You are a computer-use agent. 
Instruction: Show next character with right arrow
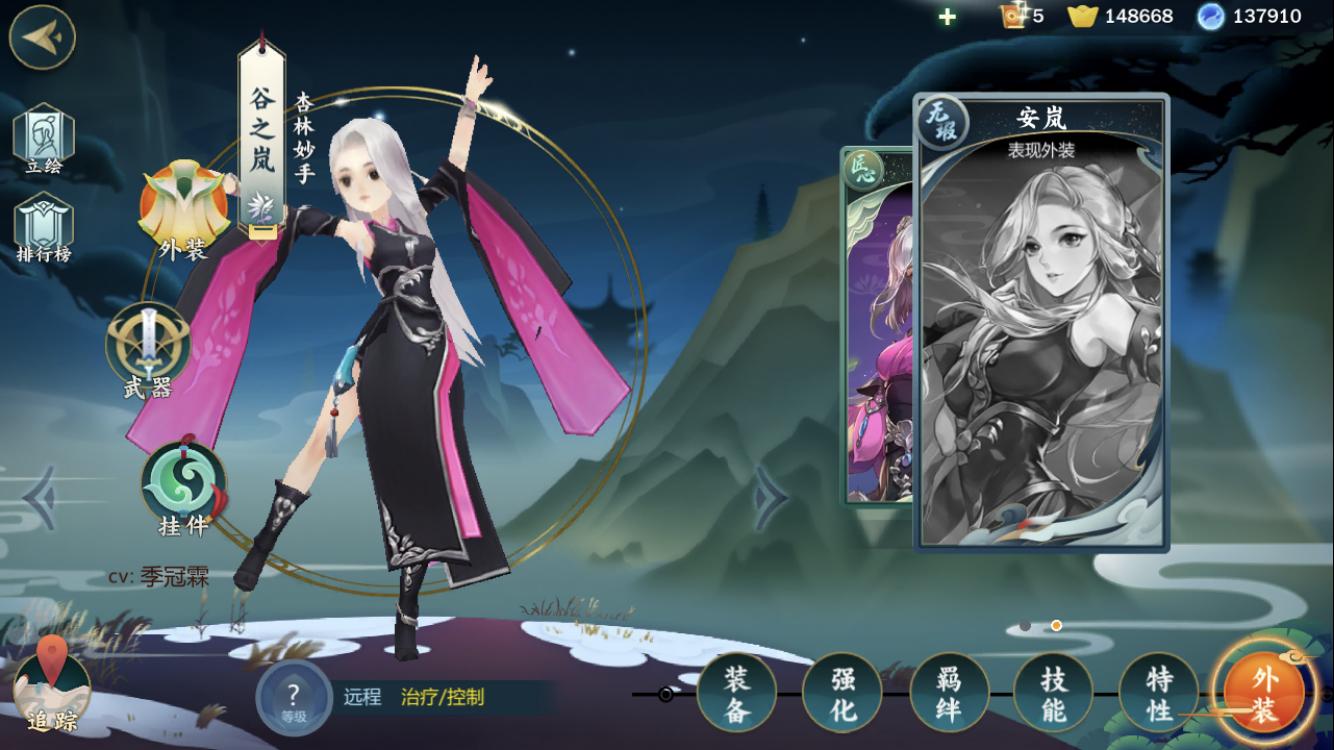[770, 497]
